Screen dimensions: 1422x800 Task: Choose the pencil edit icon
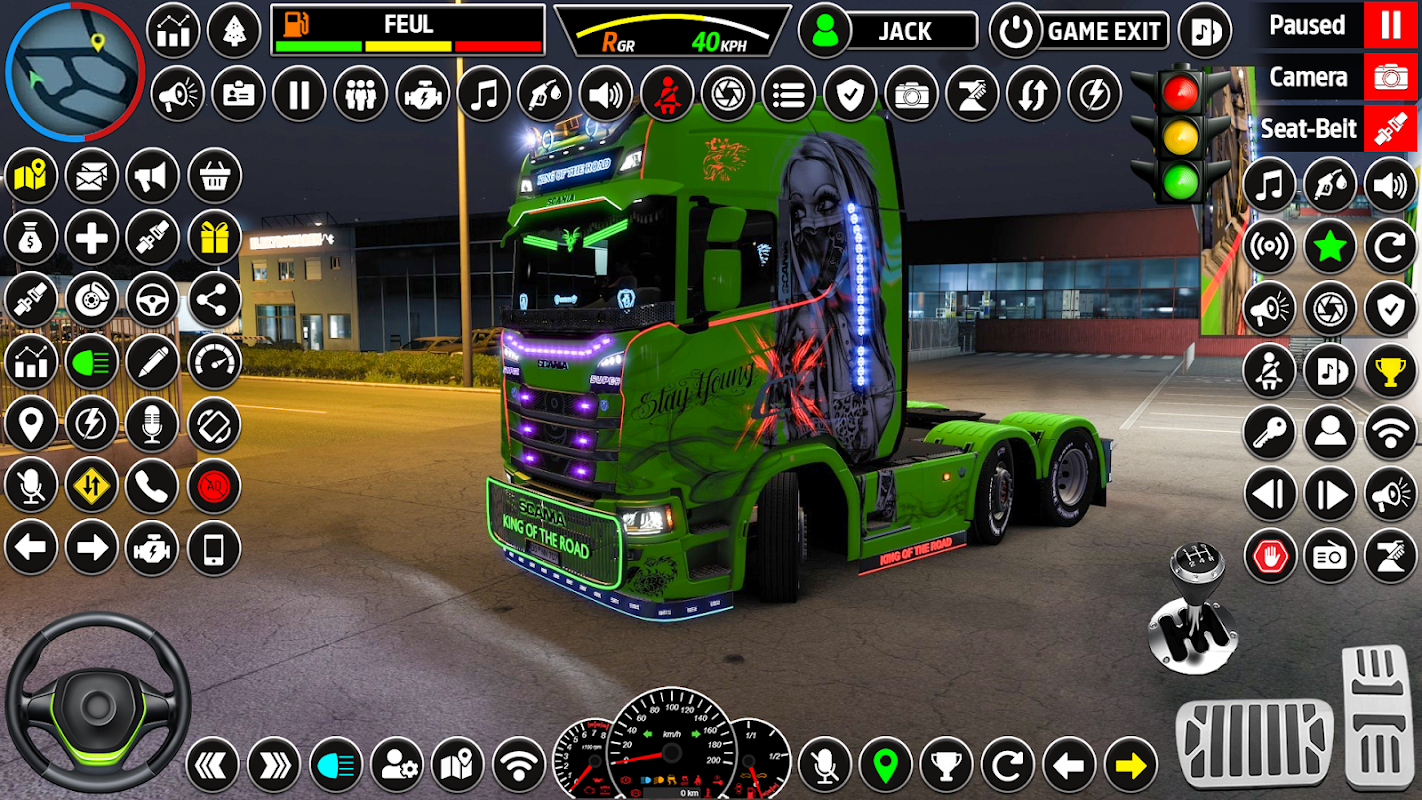point(152,361)
